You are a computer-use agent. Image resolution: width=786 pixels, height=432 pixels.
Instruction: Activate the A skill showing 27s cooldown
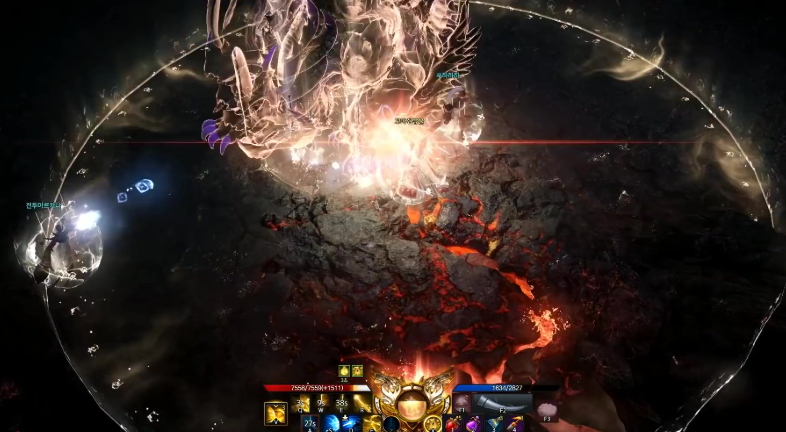(x=310, y=424)
